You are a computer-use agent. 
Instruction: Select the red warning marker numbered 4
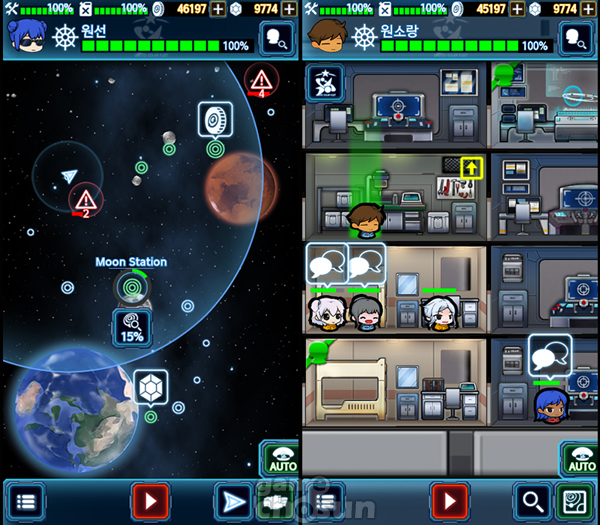click(261, 80)
